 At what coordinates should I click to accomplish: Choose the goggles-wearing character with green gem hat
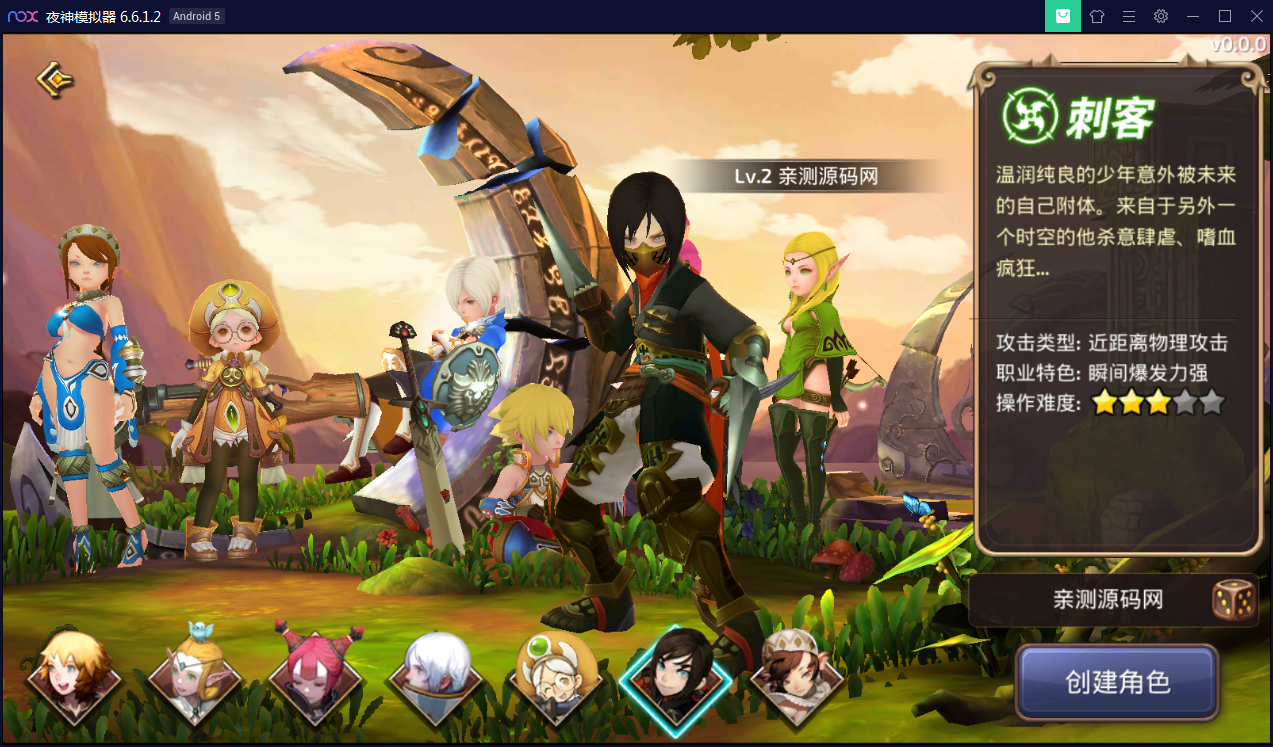[555, 672]
